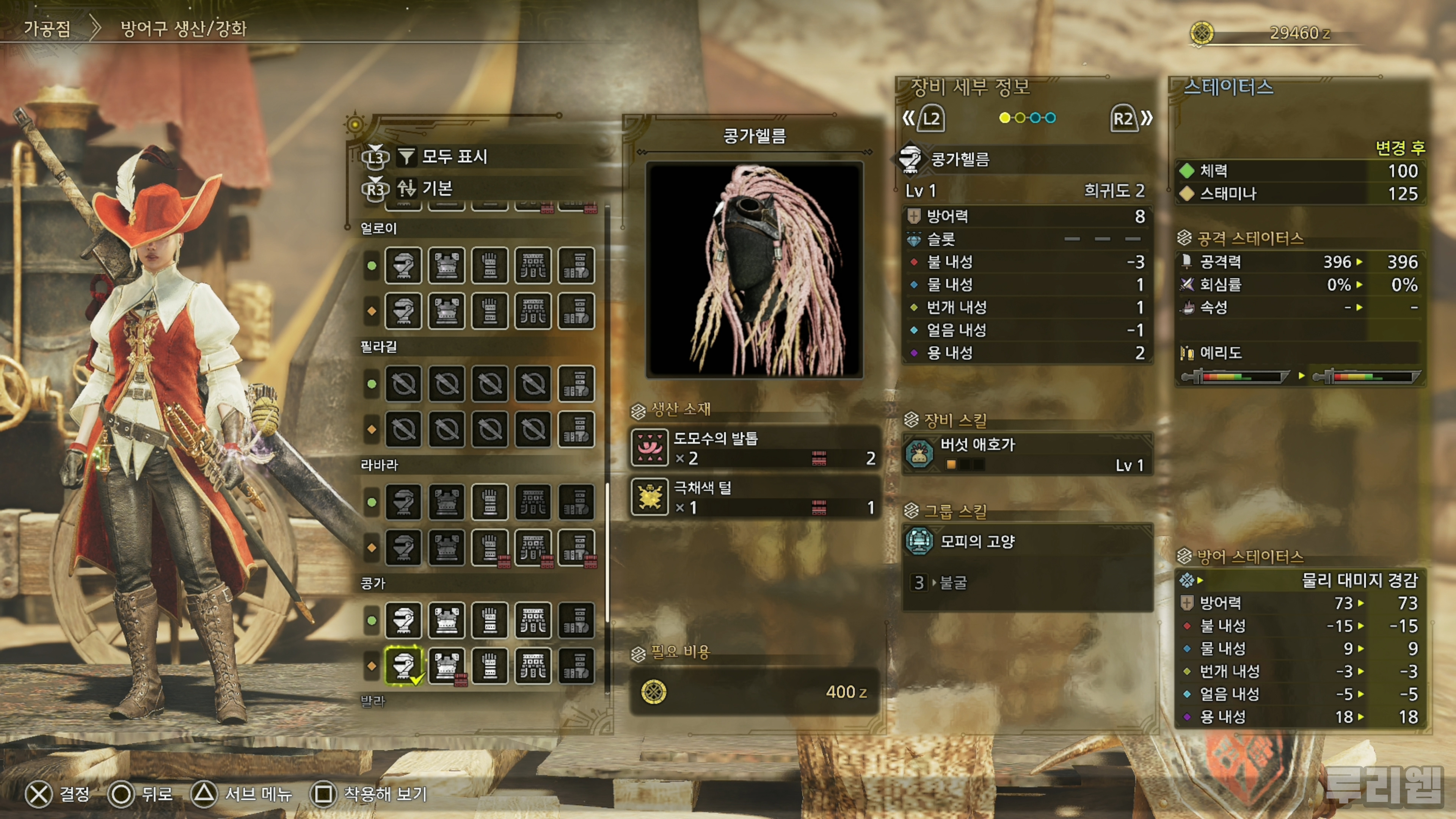The image size is (1456, 819).
Task: Select the 라바라 orange-diamond row waist armor
Action: [x=533, y=547]
